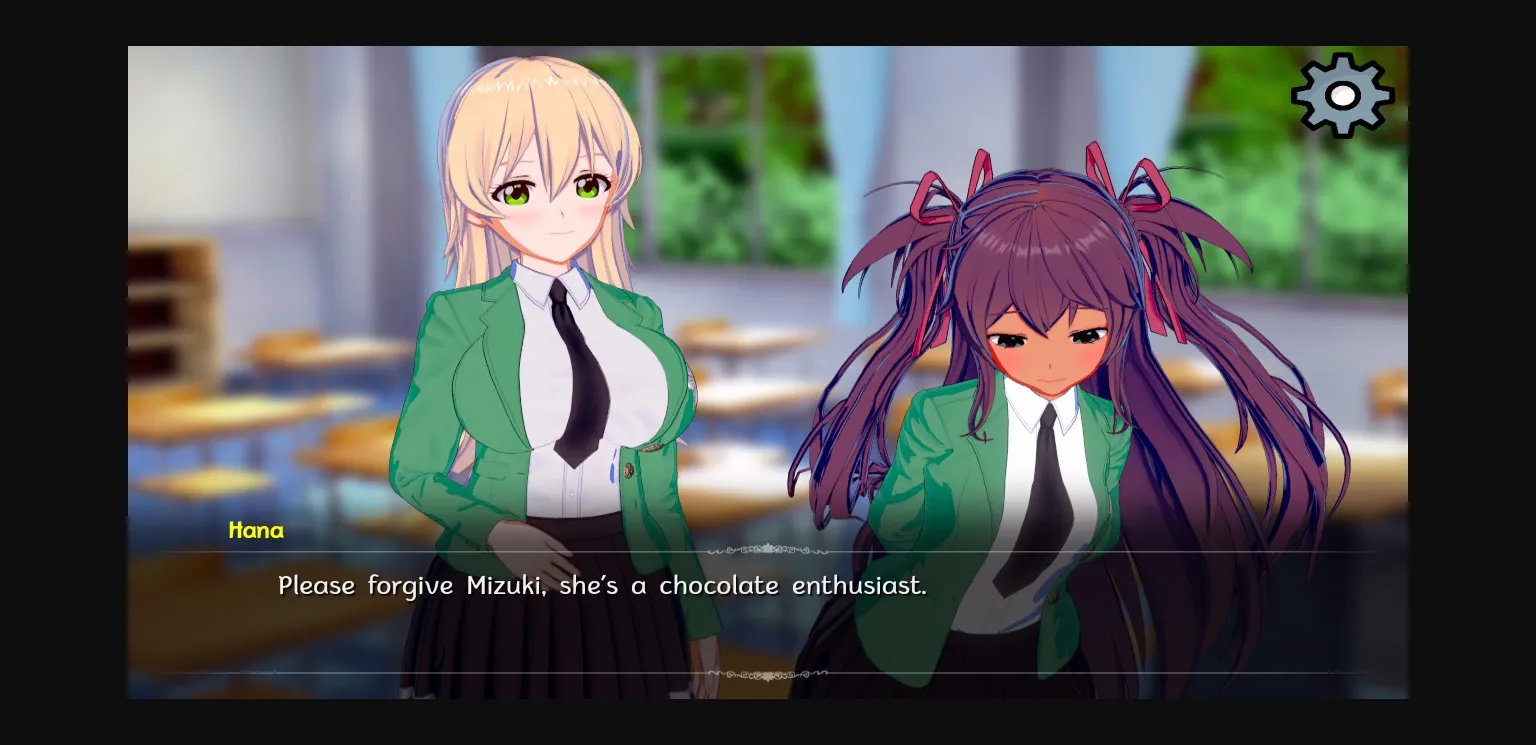Click the bottom dialogue border line

[x=400, y=673]
